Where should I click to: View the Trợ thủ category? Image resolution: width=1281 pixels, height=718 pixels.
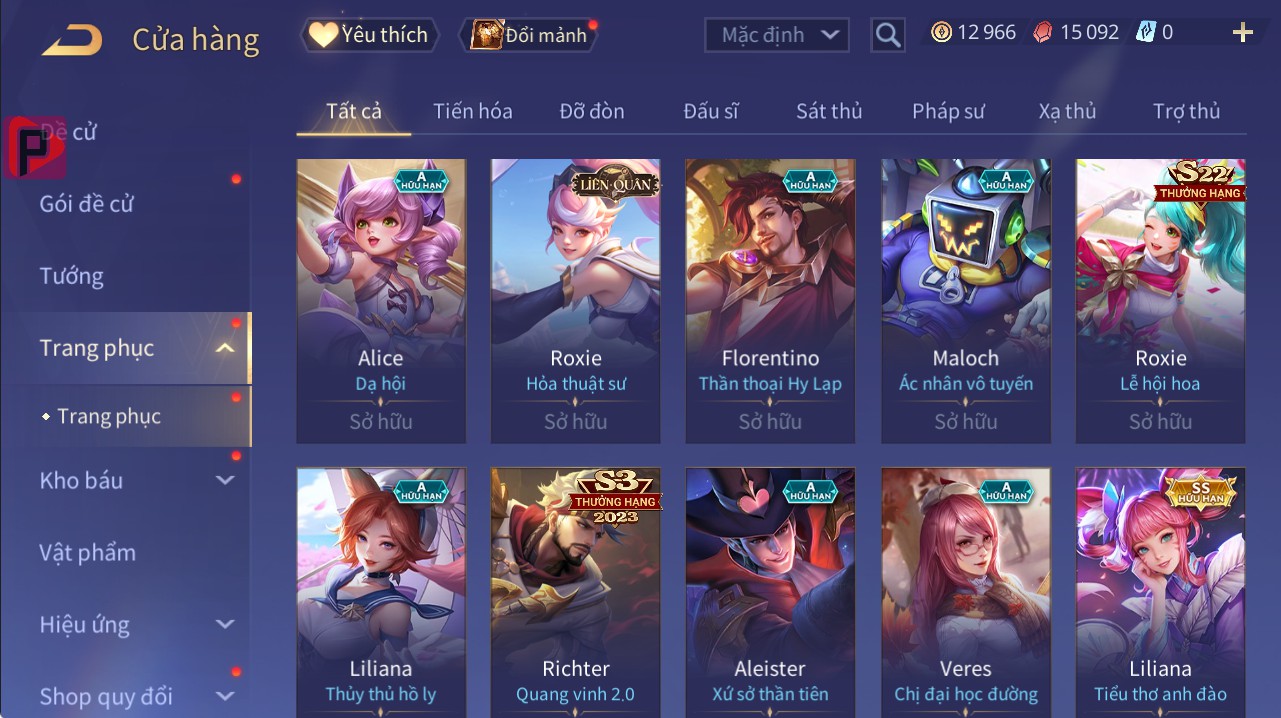(x=1186, y=111)
